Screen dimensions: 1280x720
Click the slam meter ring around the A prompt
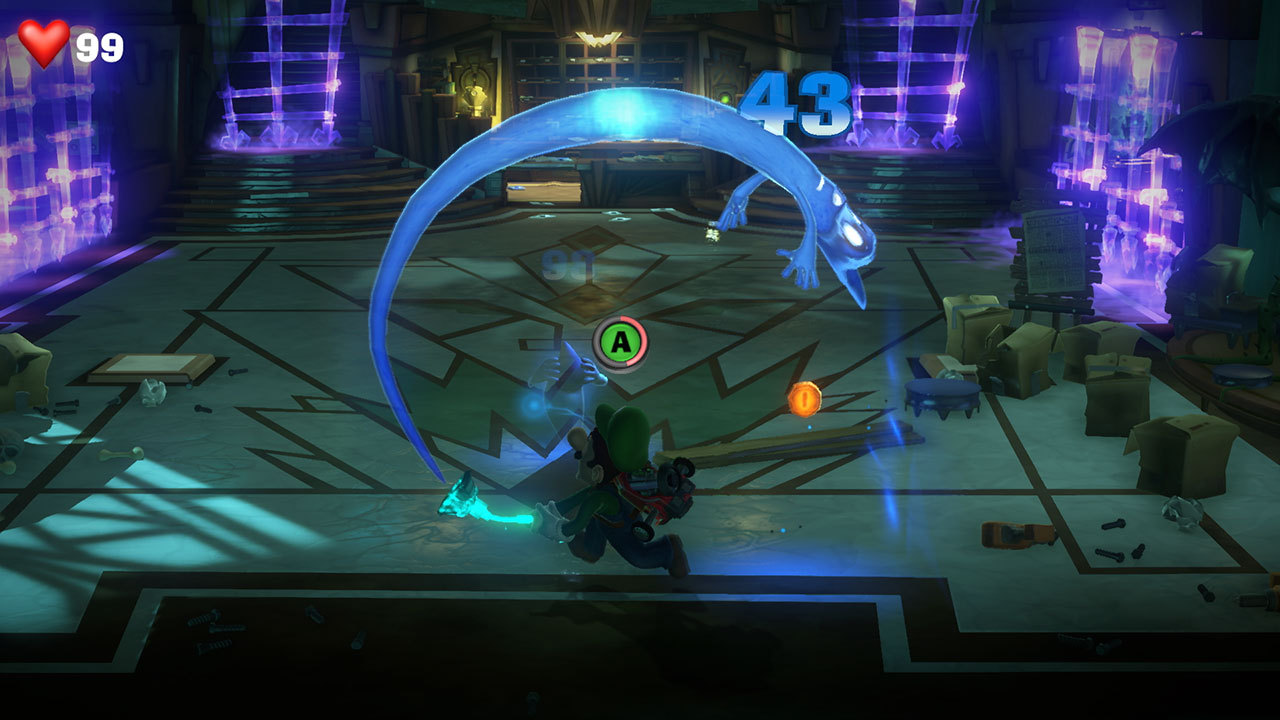(x=645, y=328)
